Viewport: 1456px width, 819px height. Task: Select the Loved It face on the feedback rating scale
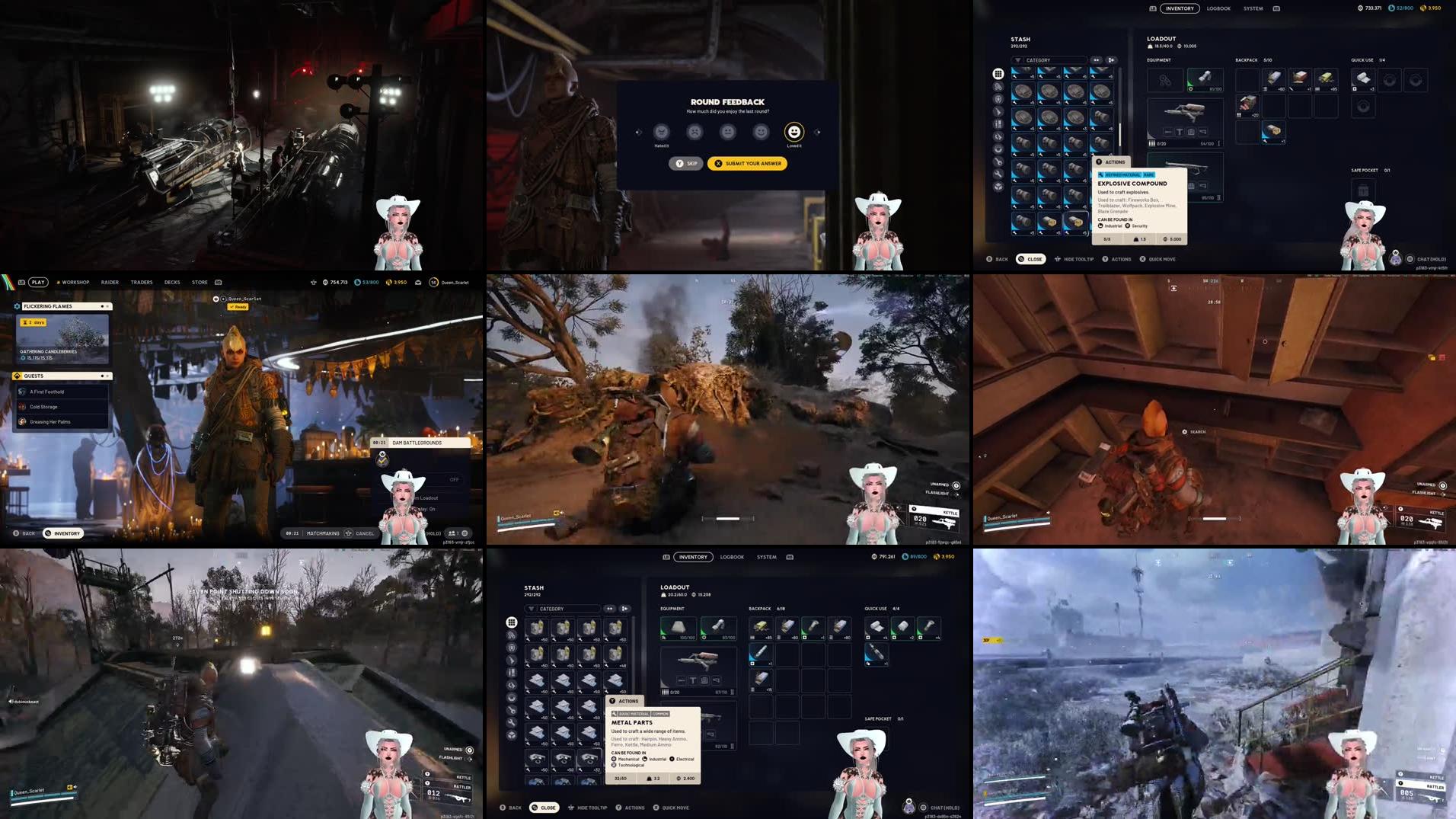[793, 131]
